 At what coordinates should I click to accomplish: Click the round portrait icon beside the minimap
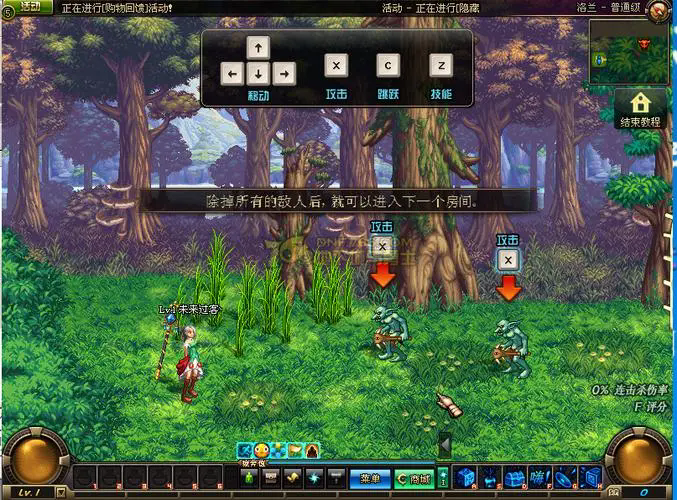658,11
